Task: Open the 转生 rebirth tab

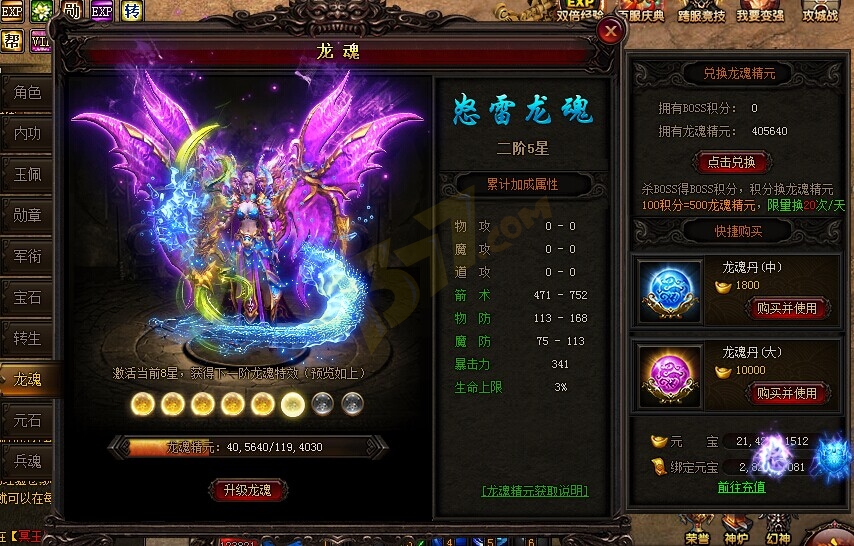Action: pyautogui.click(x=28, y=337)
